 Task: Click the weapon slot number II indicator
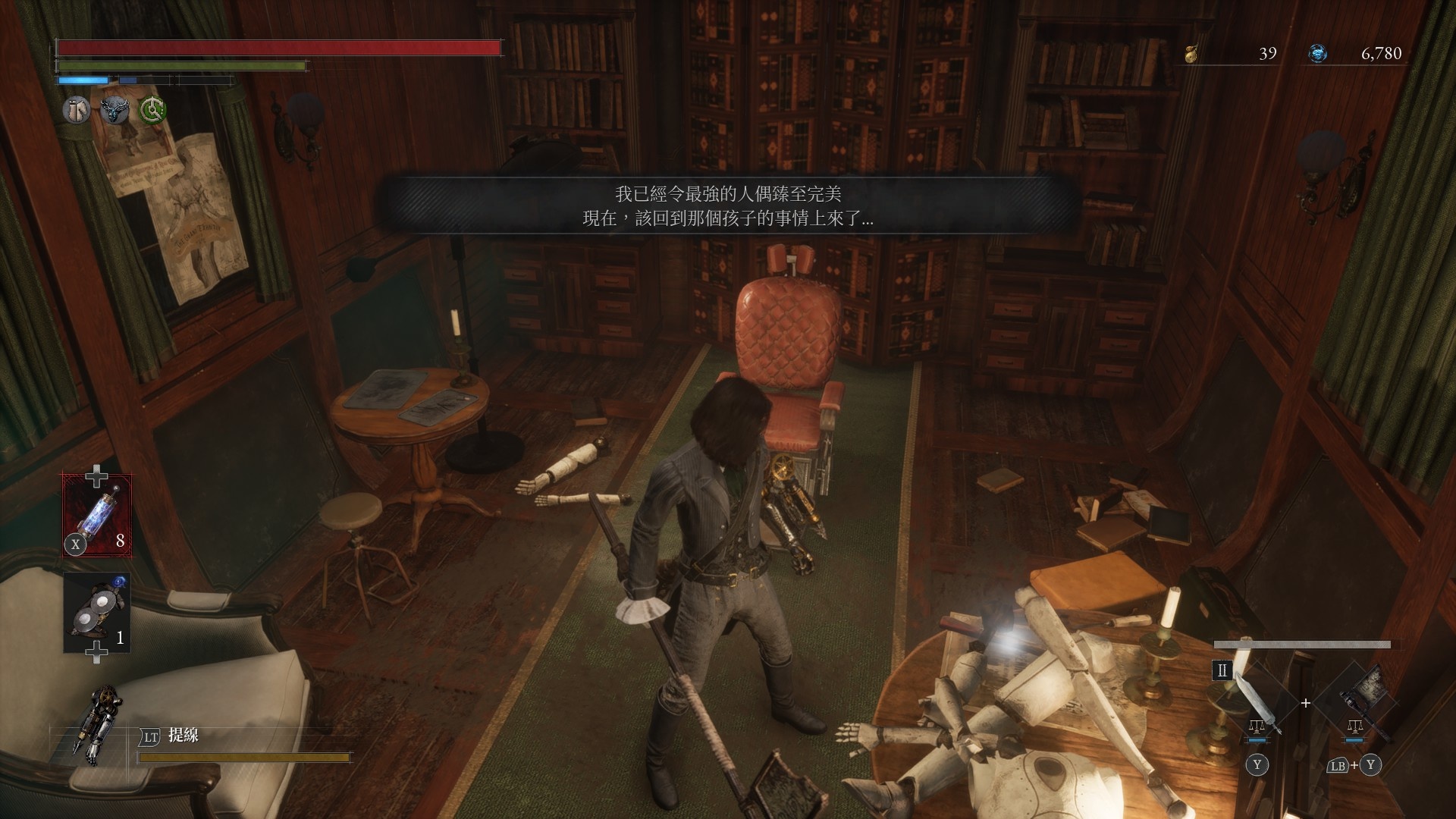pyautogui.click(x=1222, y=670)
